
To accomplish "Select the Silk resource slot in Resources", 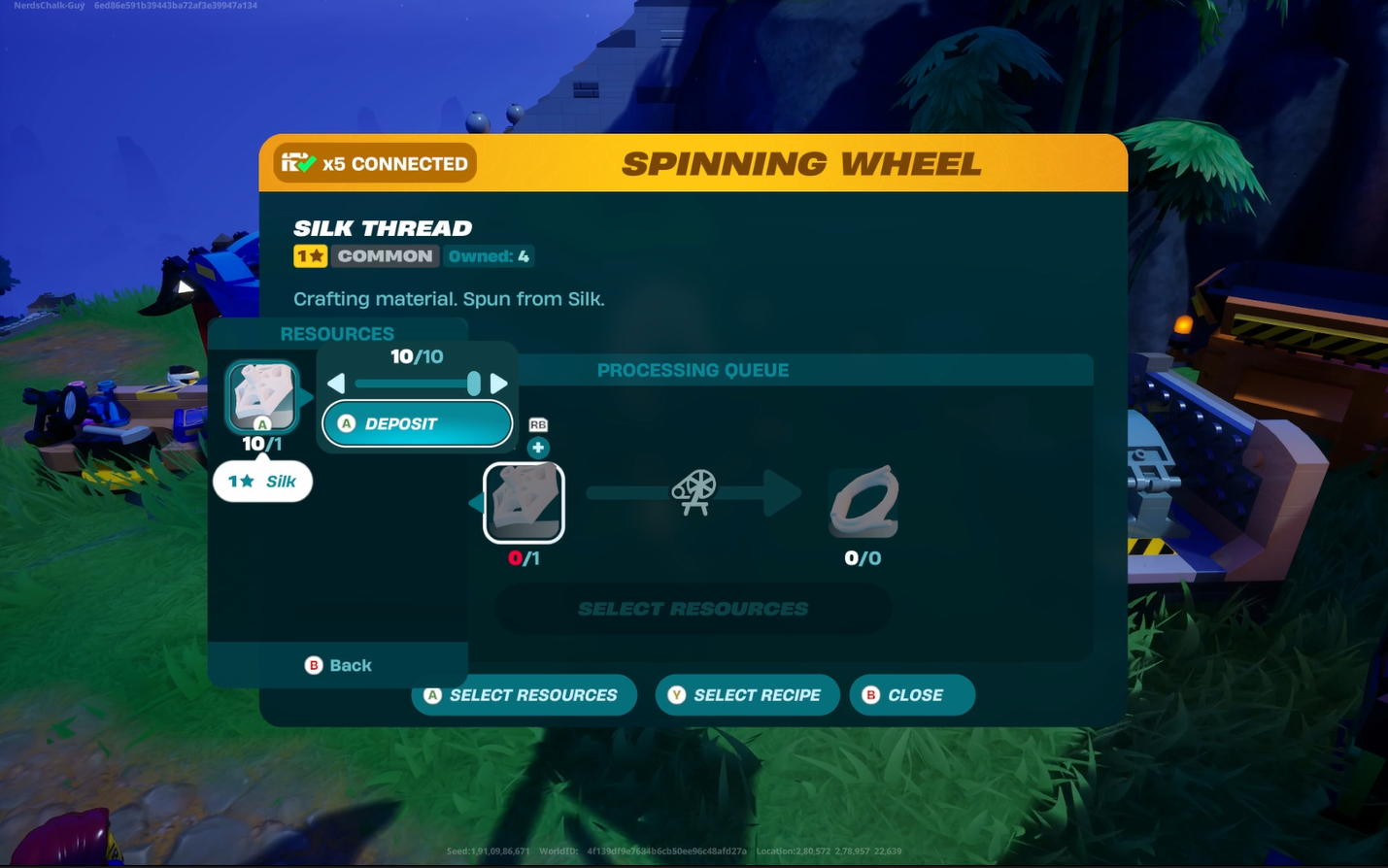I will (262, 396).
